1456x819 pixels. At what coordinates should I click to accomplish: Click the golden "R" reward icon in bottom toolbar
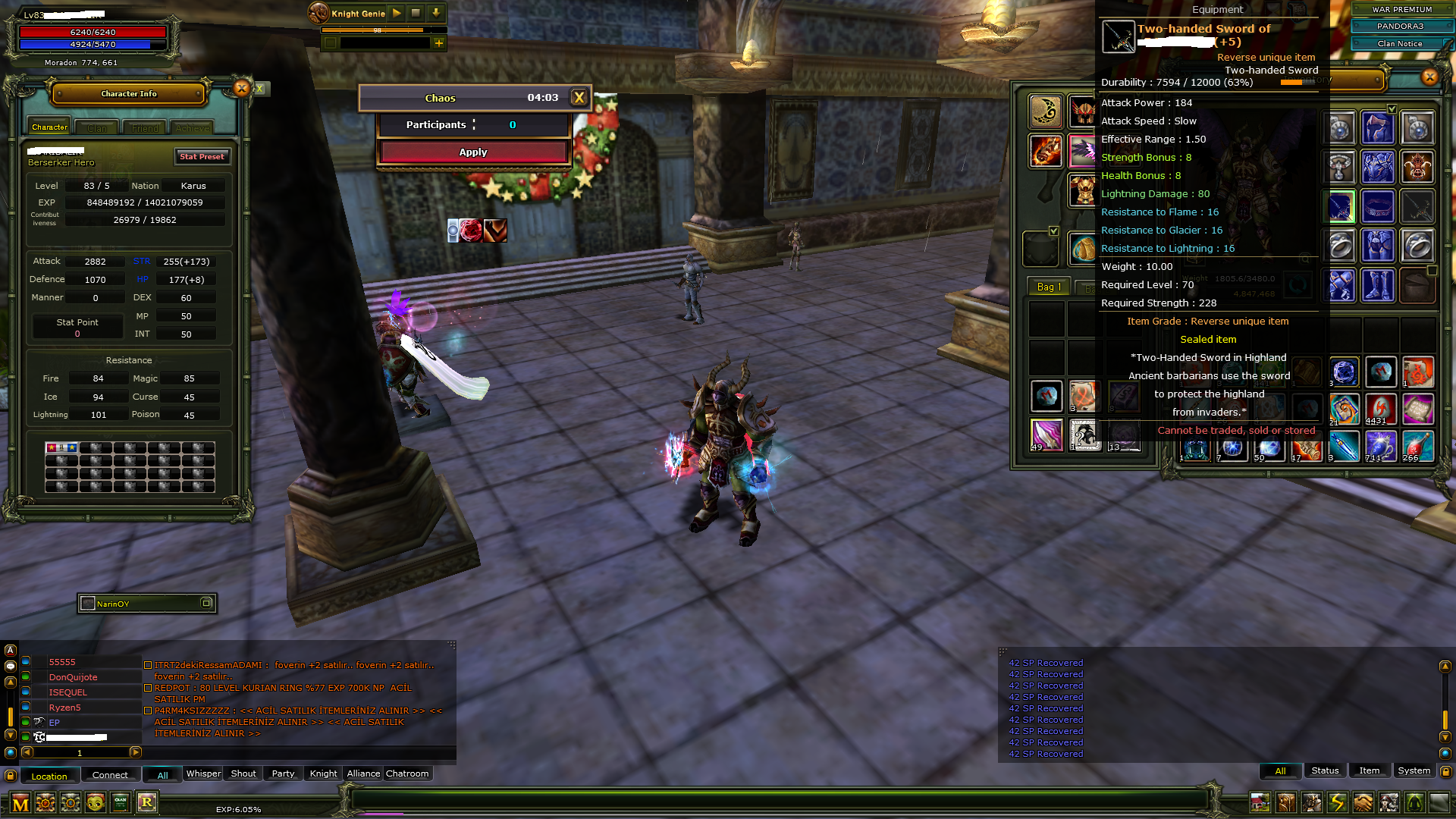tap(148, 802)
